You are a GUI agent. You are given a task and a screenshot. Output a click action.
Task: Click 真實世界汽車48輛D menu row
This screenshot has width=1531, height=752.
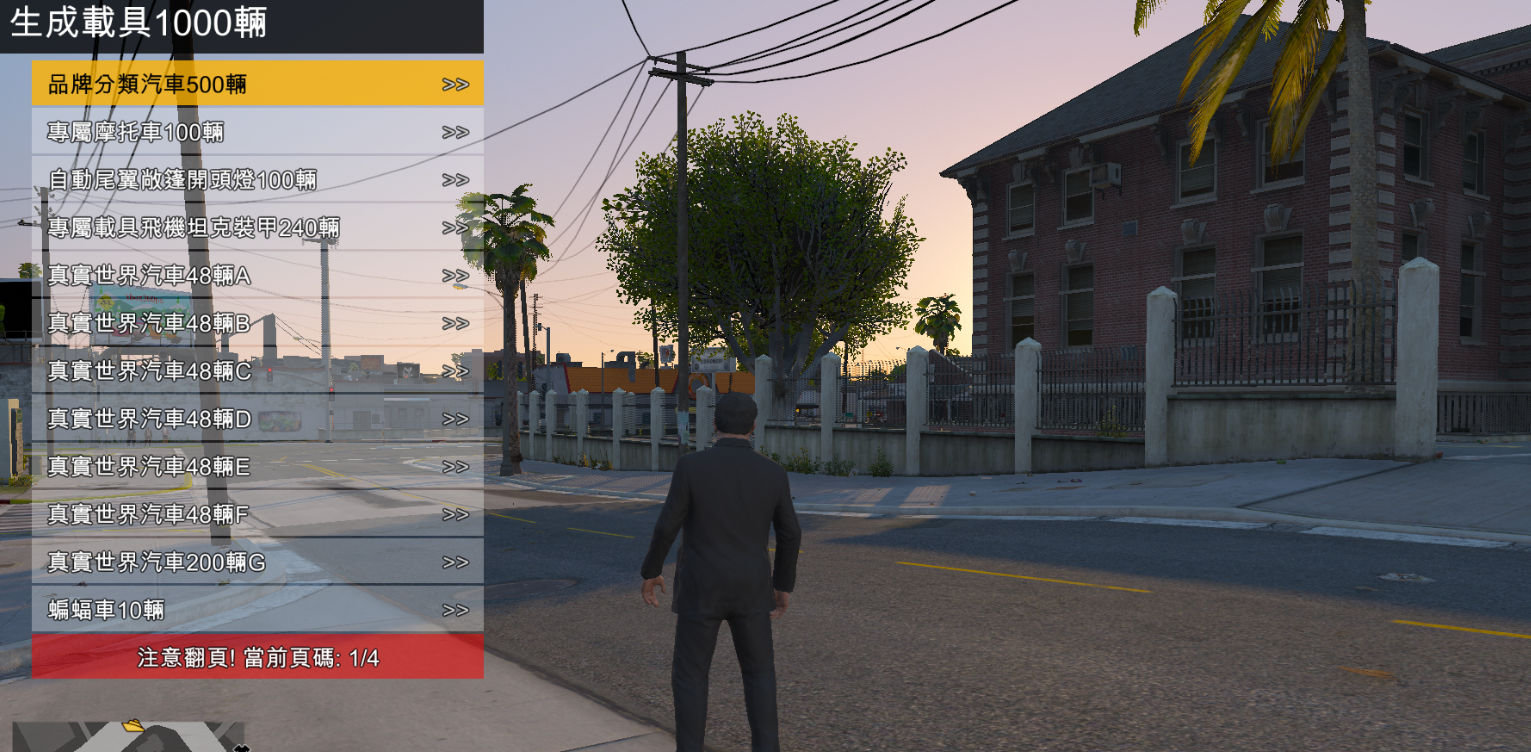click(x=257, y=419)
